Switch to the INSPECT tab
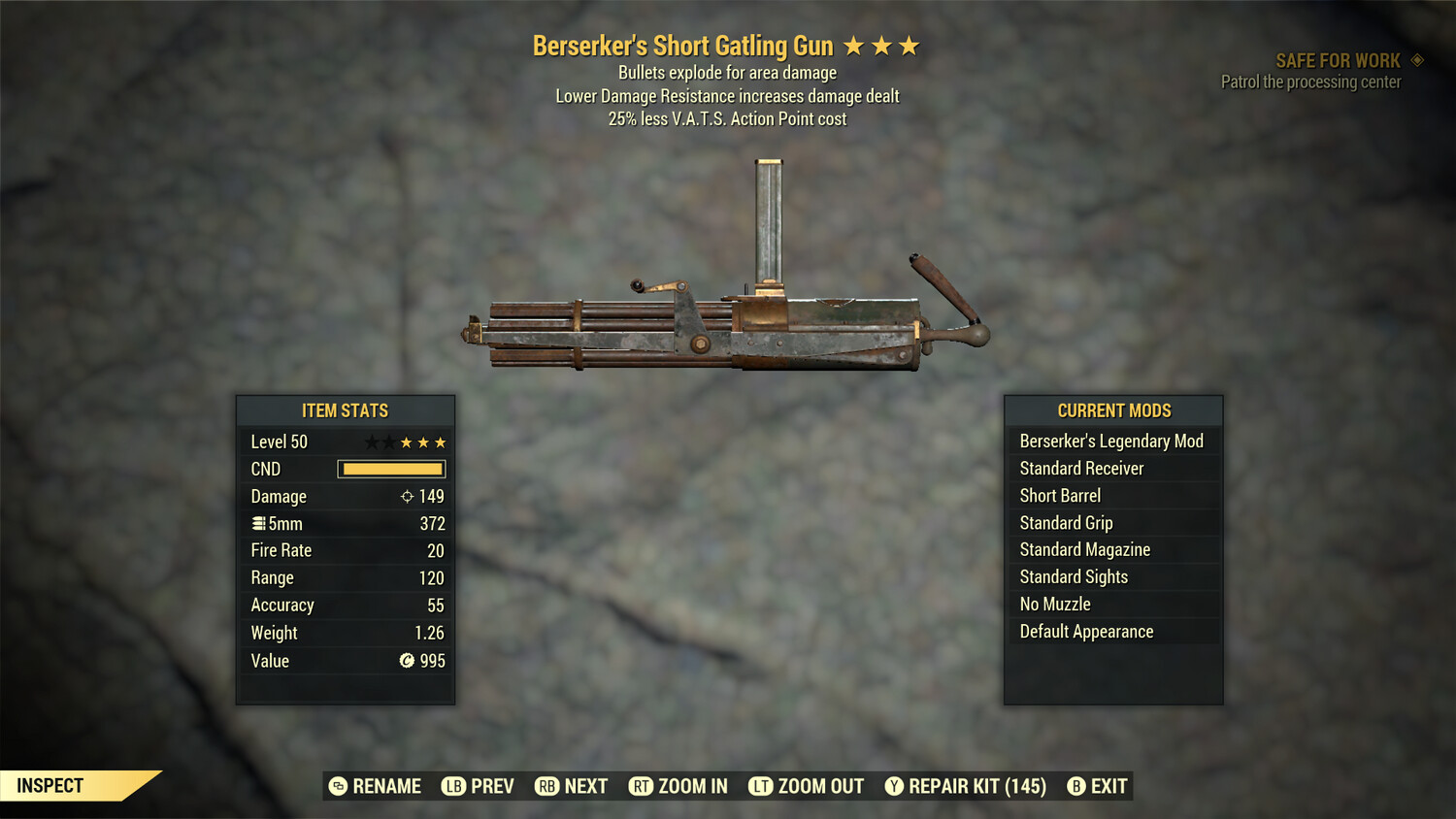This screenshot has width=1456, height=819. tap(50, 785)
